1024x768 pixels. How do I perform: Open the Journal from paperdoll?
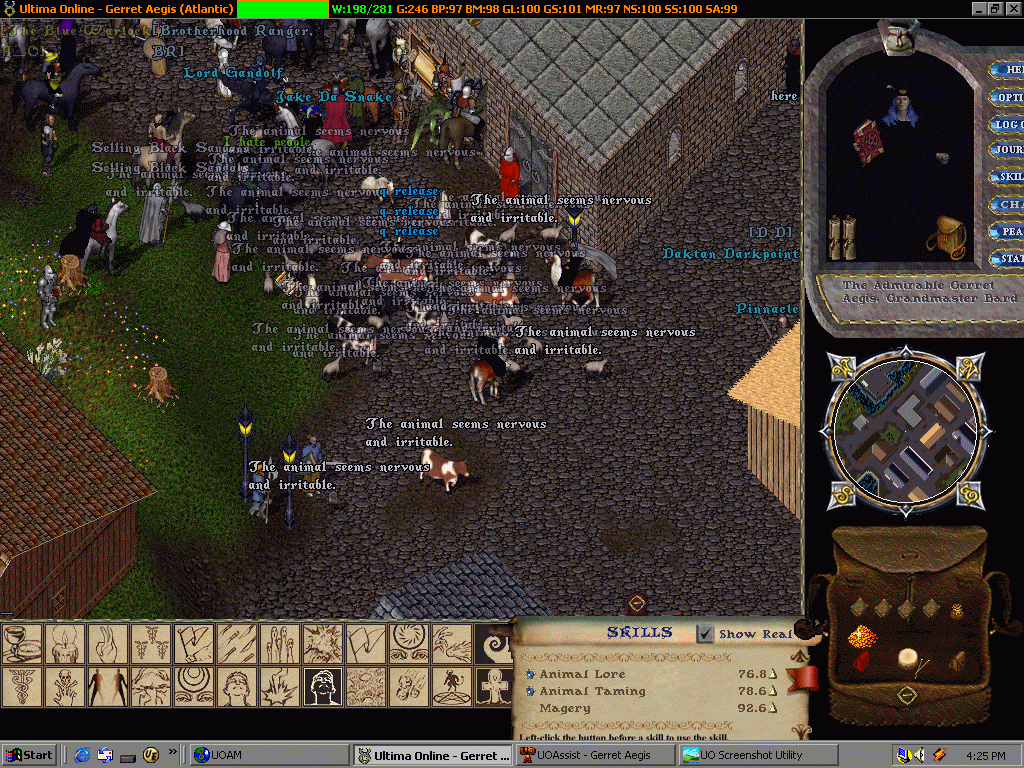(x=1008, y=150)
